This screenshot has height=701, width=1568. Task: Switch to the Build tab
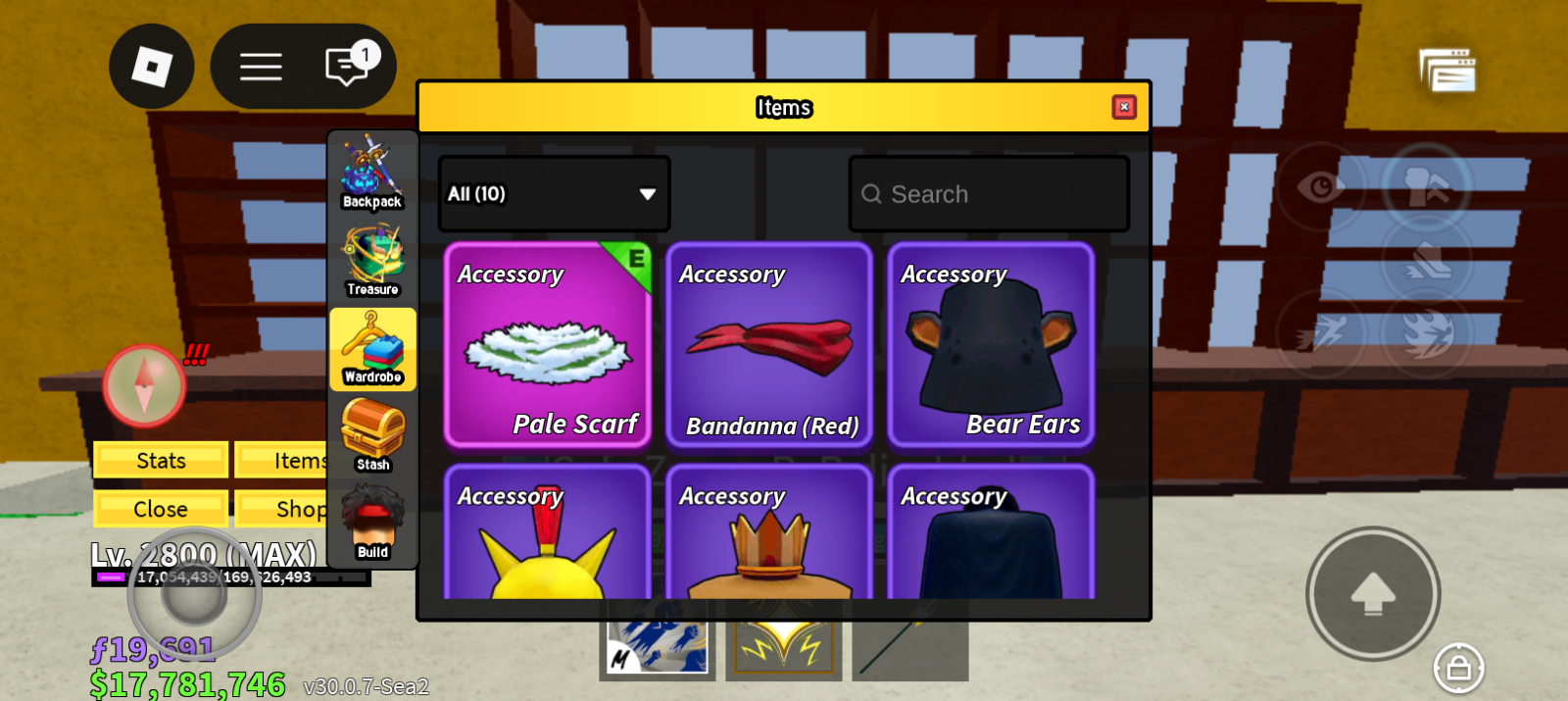[372, 524]
